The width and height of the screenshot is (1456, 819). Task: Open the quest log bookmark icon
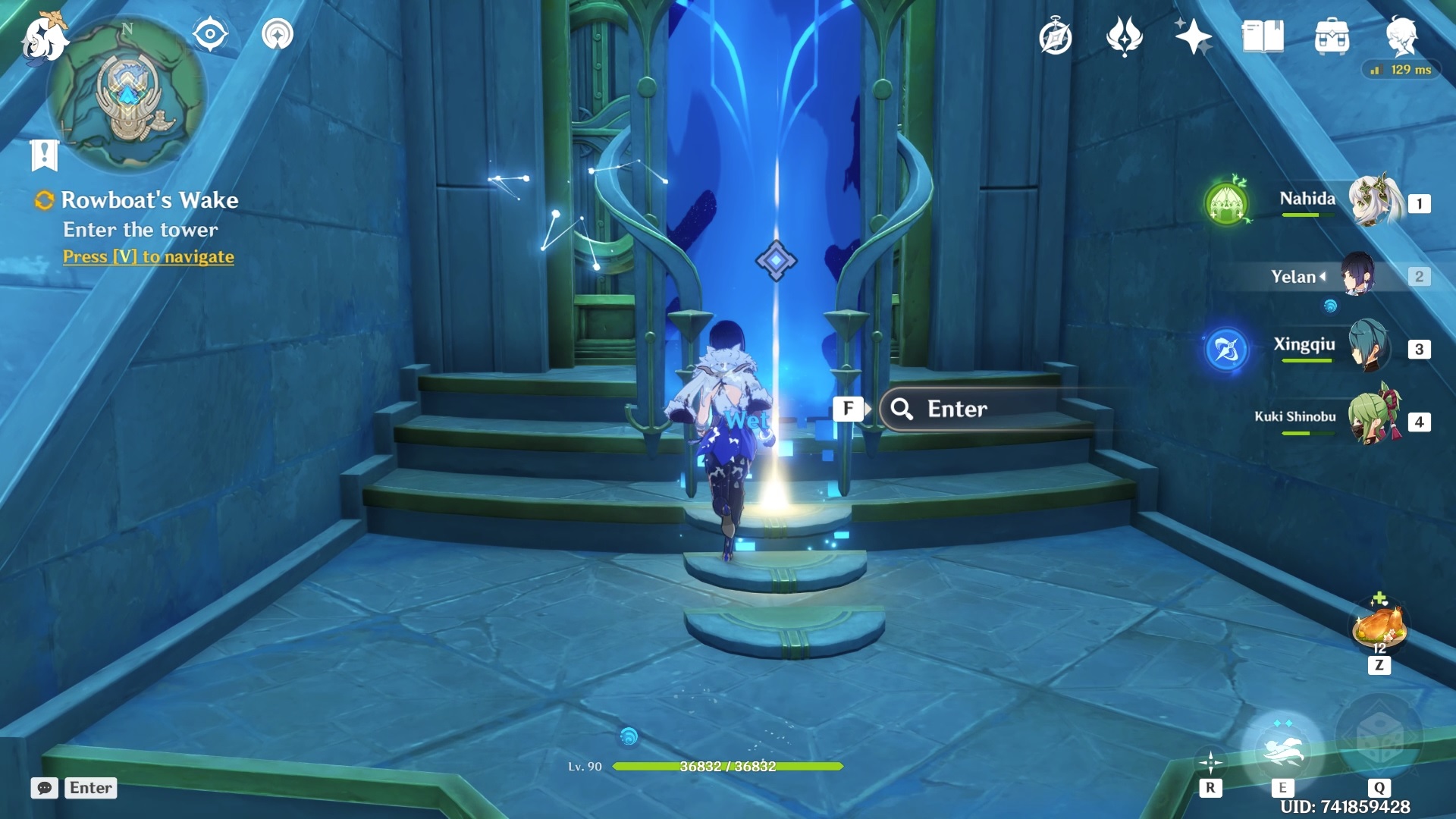44,155
